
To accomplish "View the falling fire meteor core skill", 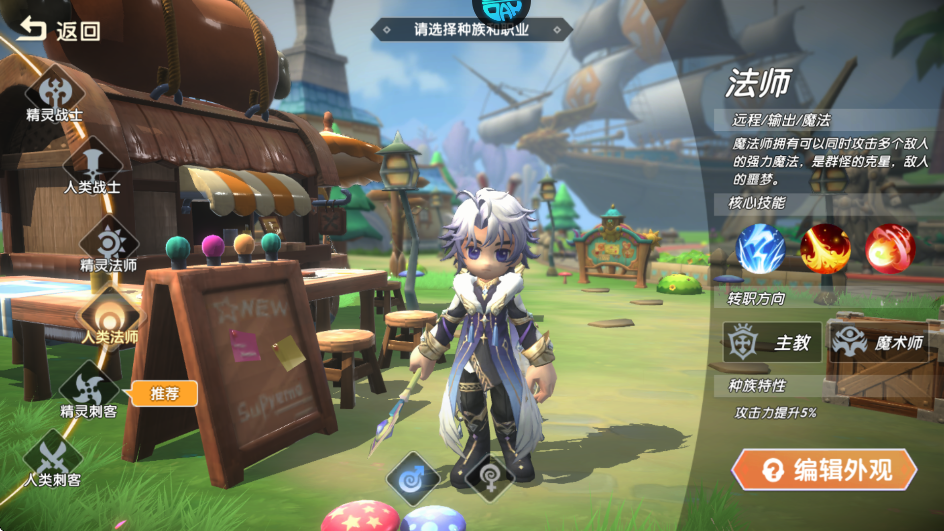I will click(825, 249).
